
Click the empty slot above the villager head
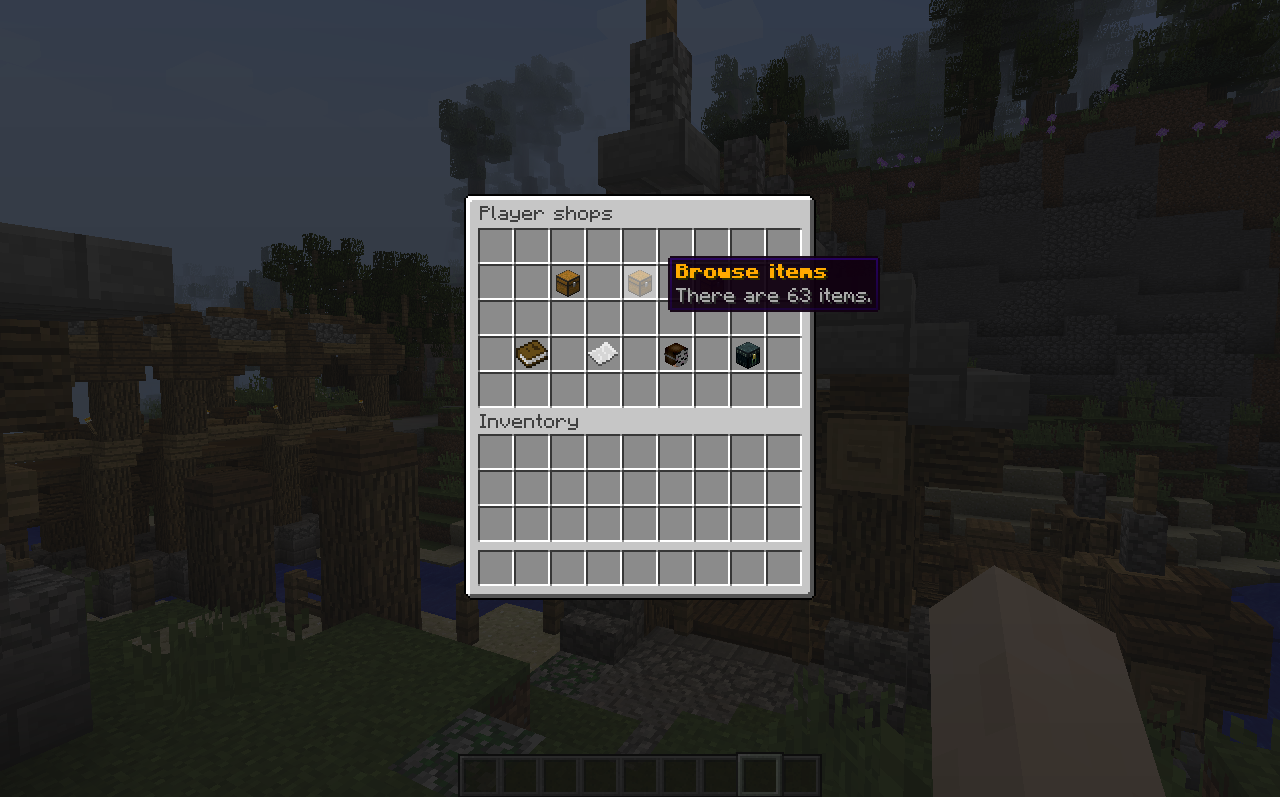[x=675, y=317]
